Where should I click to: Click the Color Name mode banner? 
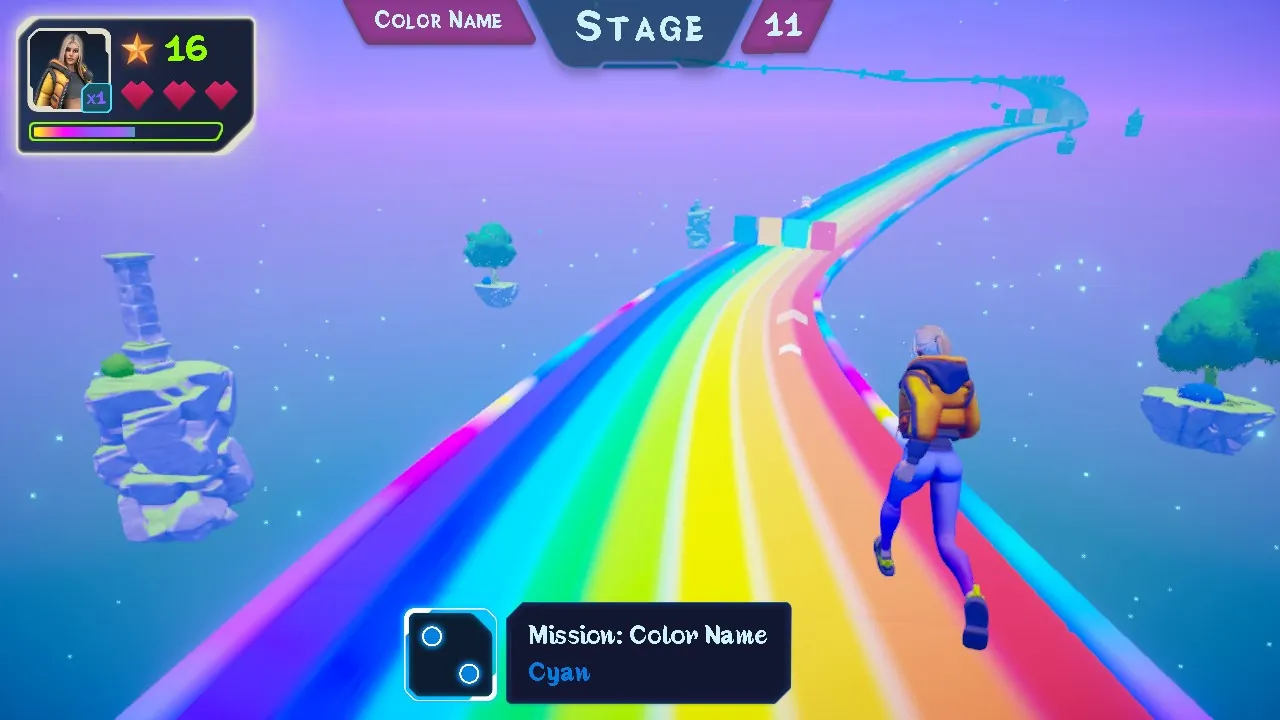(439, 20)
